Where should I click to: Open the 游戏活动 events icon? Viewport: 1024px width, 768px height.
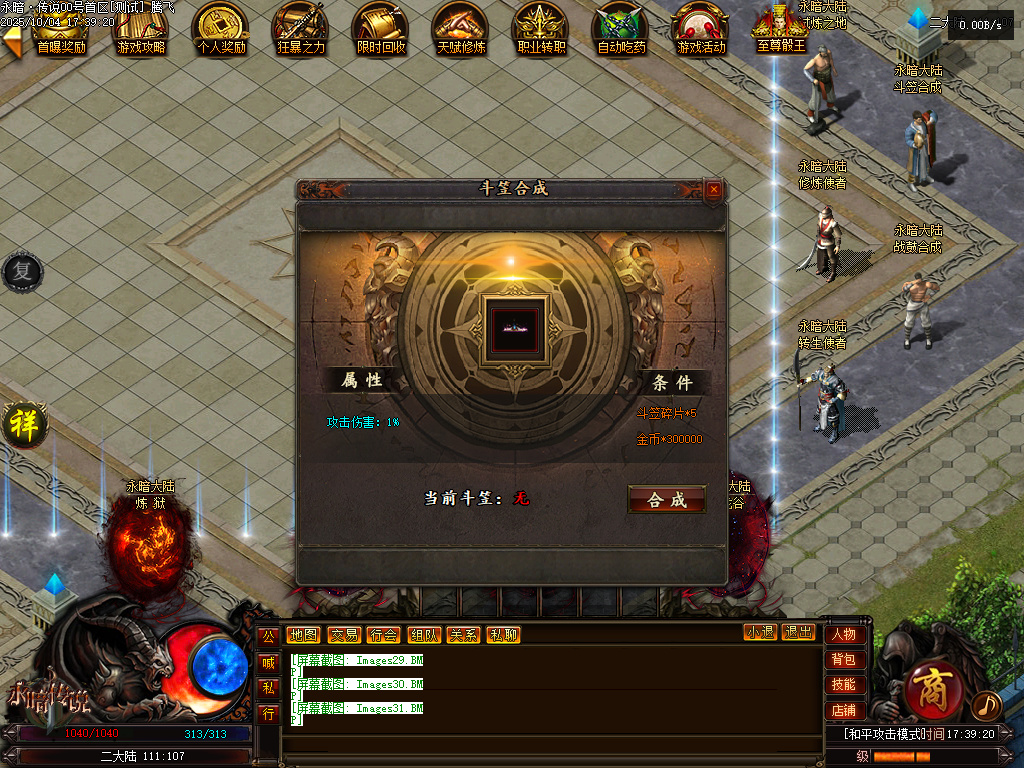701,29
